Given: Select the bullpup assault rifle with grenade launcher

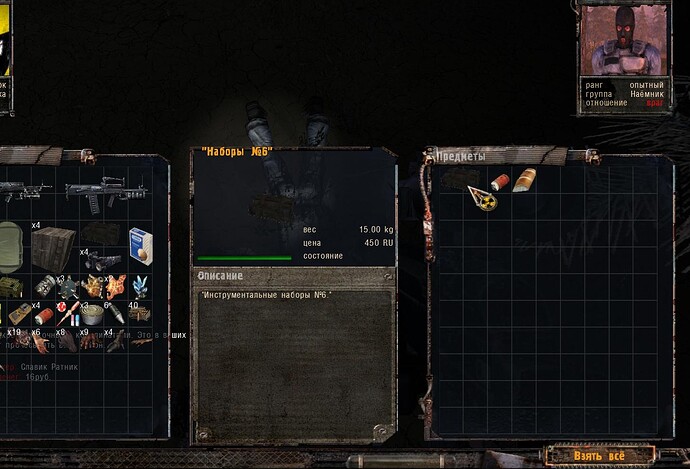Looking at the screenshot, I should click(x=105, y=192).
